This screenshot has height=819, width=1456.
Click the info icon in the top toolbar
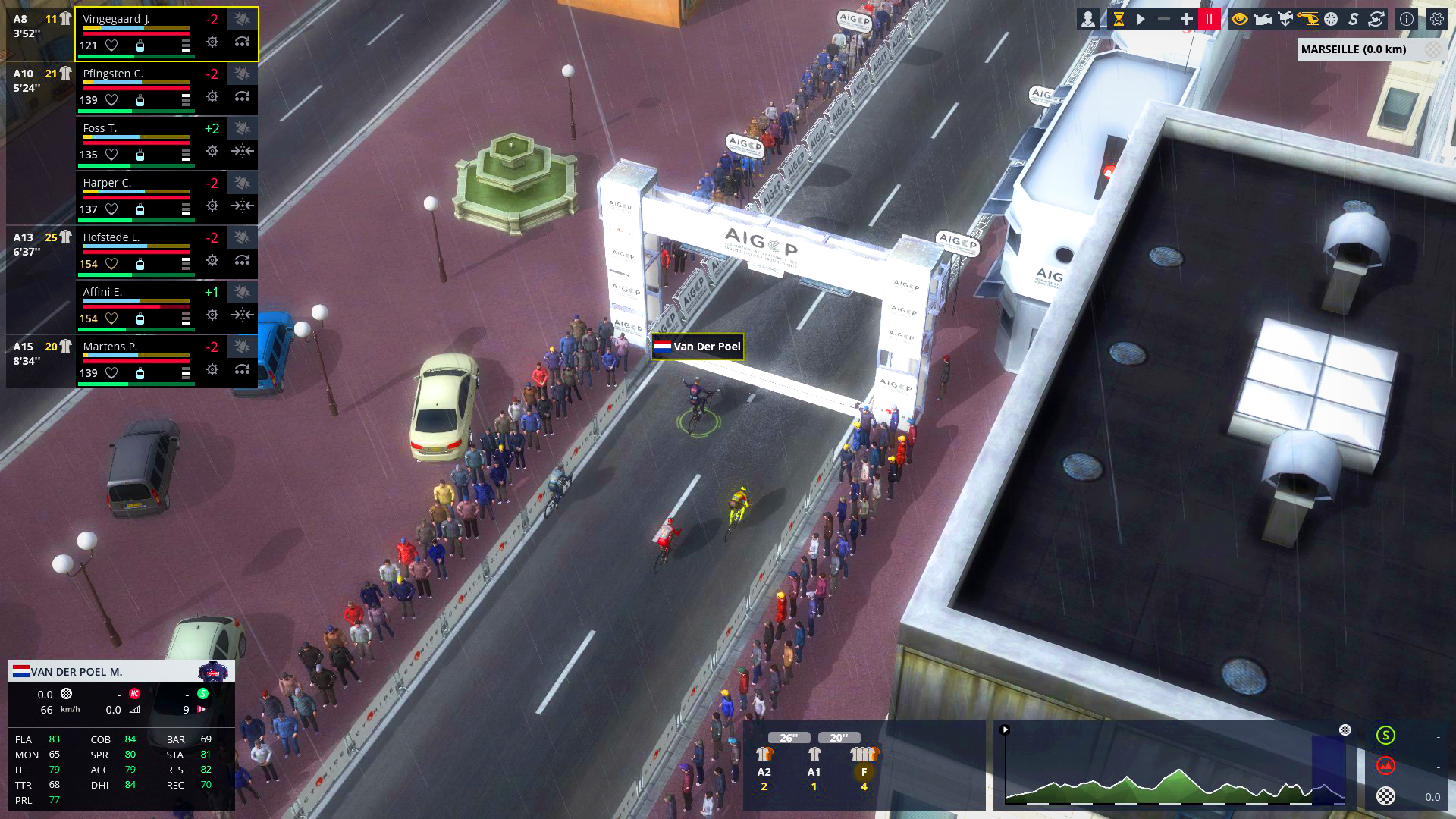tap(1405, 19)
